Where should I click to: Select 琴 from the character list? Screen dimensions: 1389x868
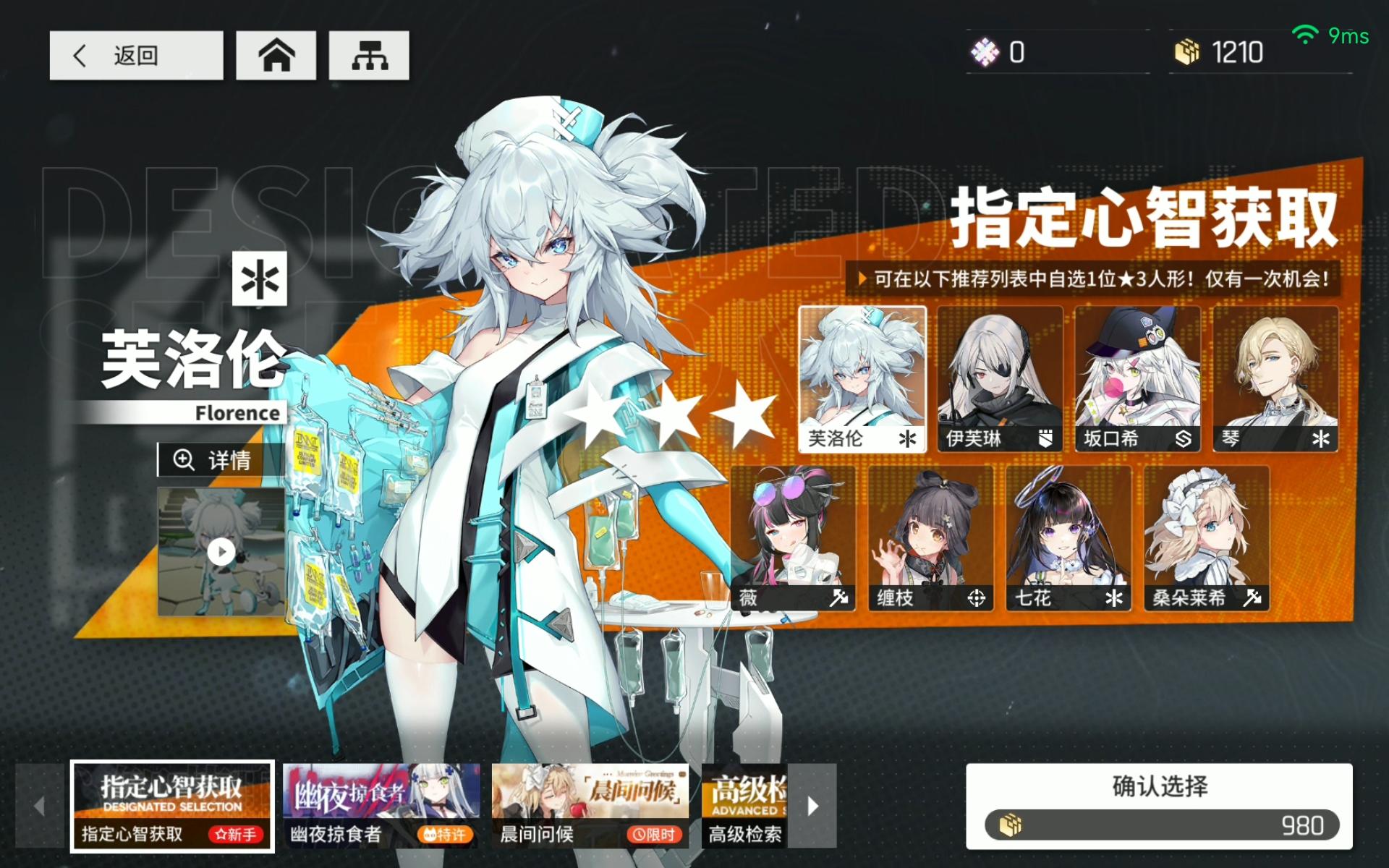pyautogui.click(x=1275, y=375)
